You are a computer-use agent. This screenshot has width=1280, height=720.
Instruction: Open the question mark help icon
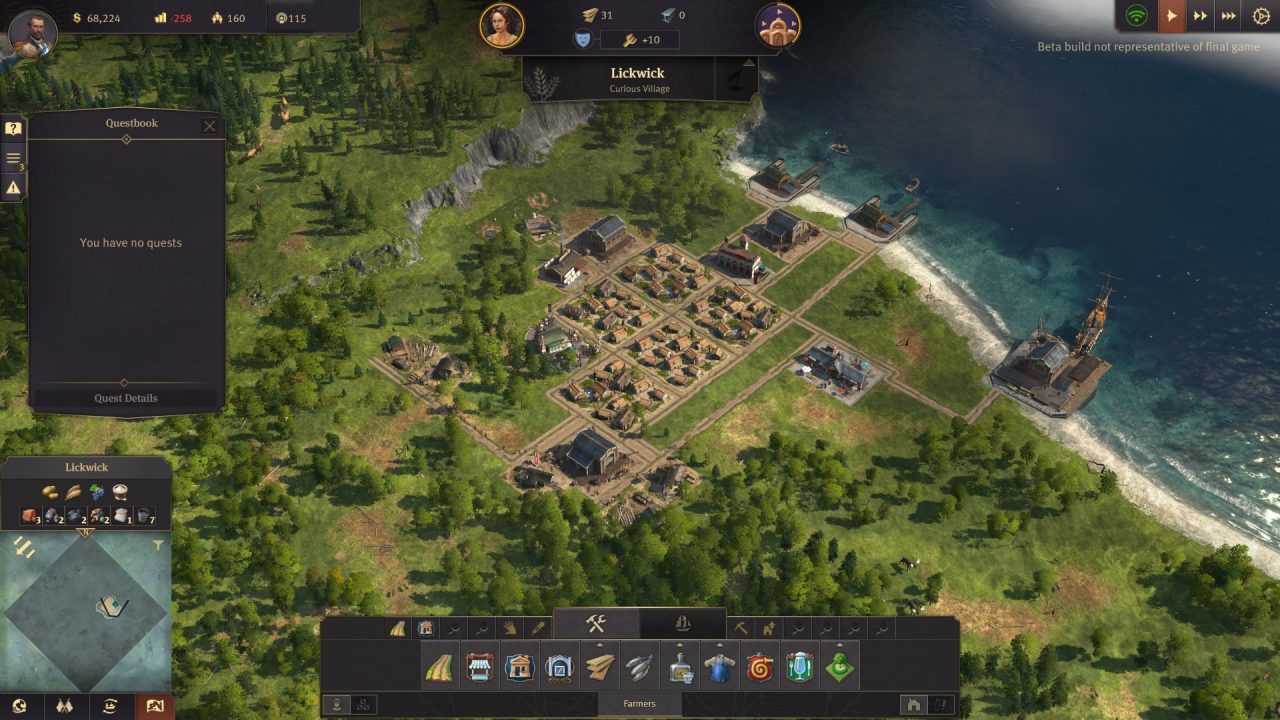(13, 129)
